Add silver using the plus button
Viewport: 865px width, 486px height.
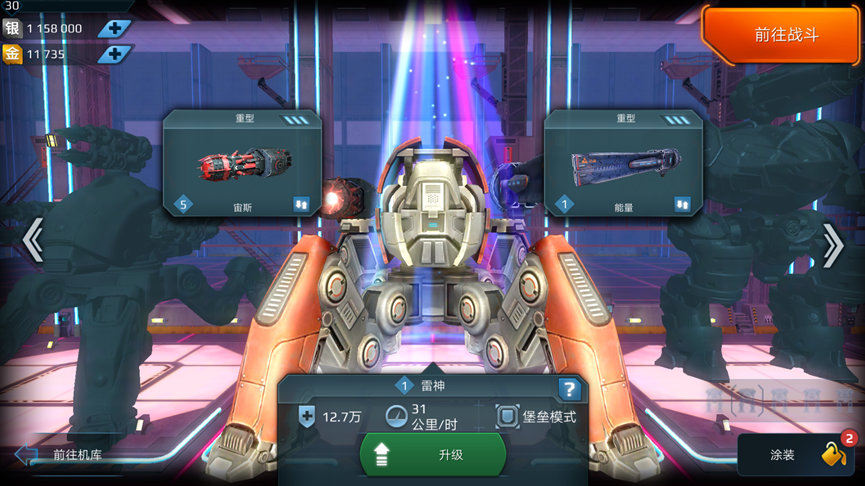click(115, 28)
